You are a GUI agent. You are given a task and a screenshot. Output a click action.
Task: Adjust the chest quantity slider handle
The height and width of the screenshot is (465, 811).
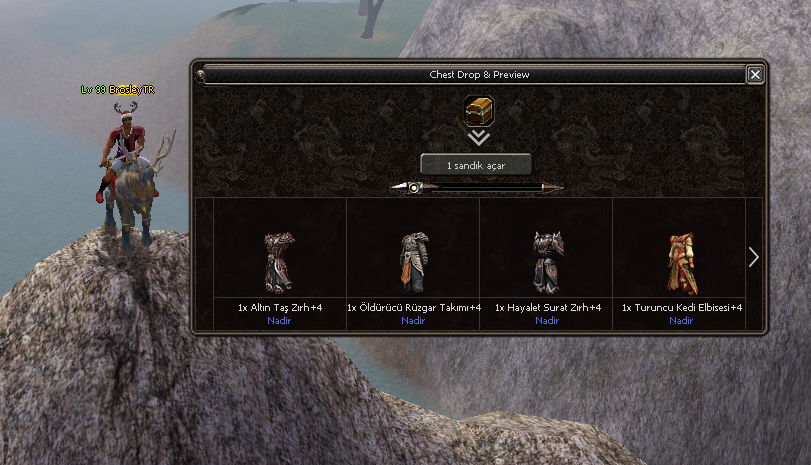(x=413, y=187)
